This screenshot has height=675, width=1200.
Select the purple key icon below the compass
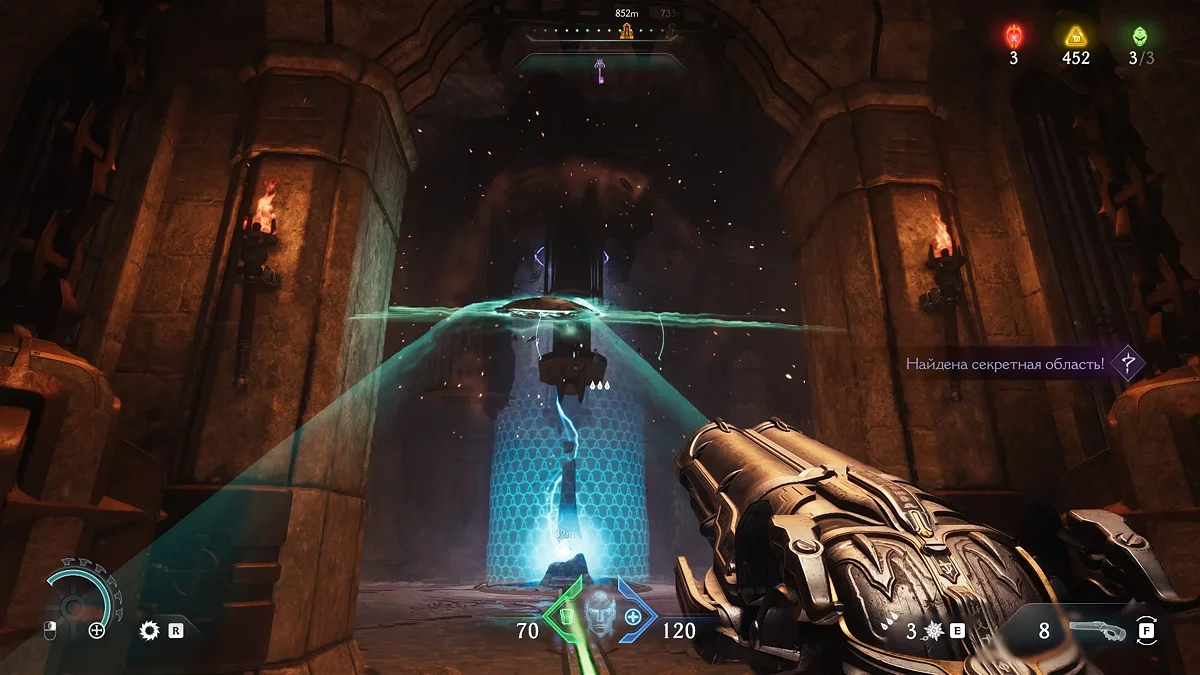[602, 70]
